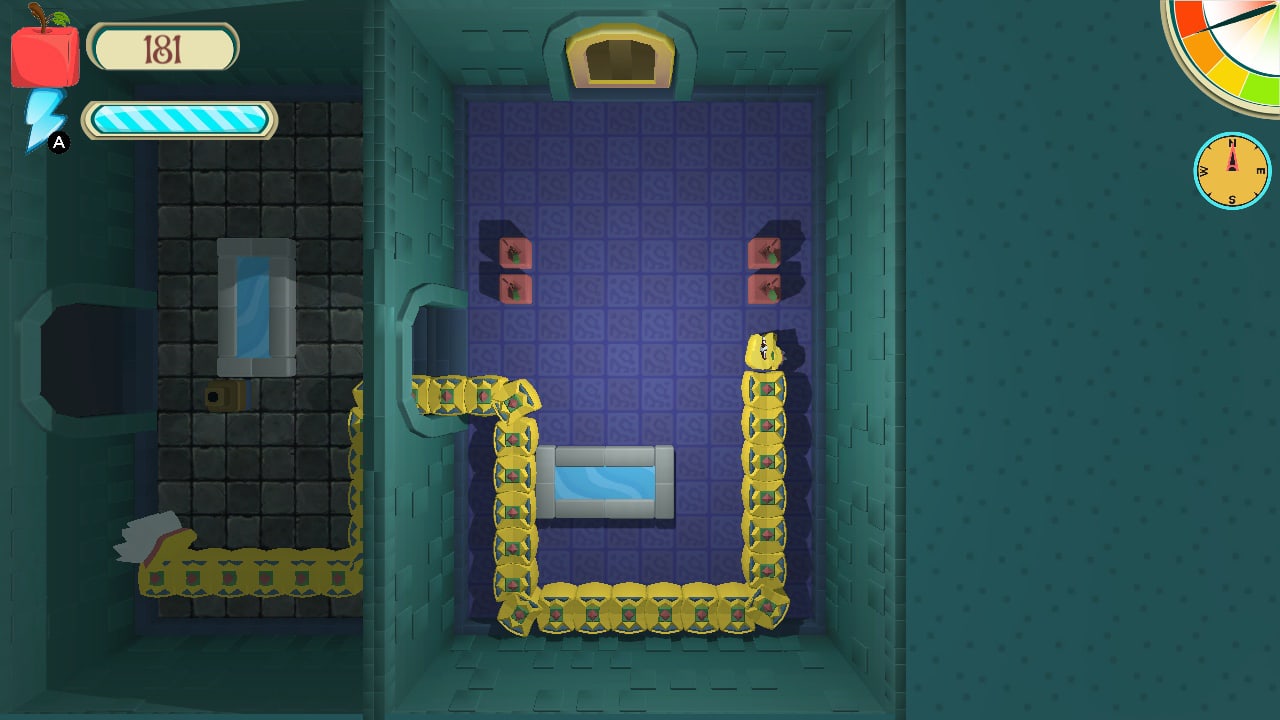Select the right-side potted plant
The width and height of the screenshot is (1280, 720).
tap(765, 253)
